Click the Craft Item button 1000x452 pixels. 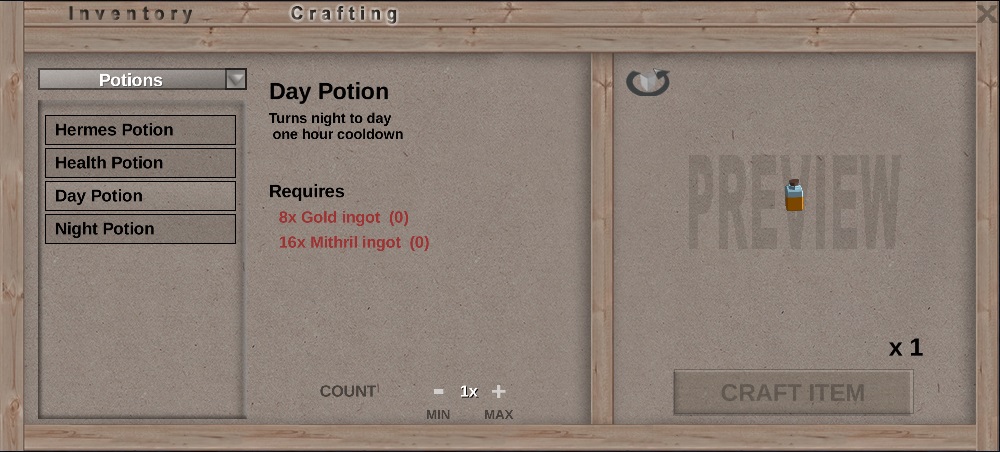coord(793,392)
